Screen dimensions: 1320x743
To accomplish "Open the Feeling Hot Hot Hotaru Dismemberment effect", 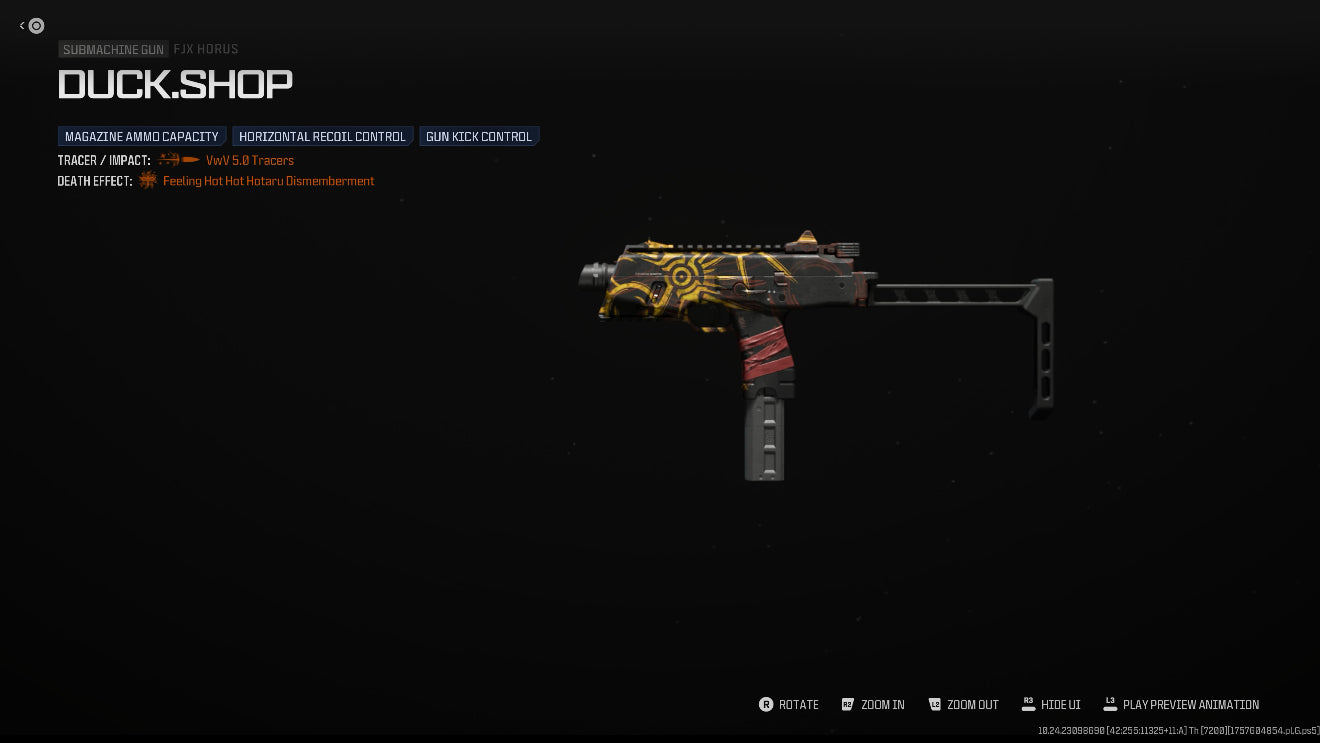I will pos(268,181).
